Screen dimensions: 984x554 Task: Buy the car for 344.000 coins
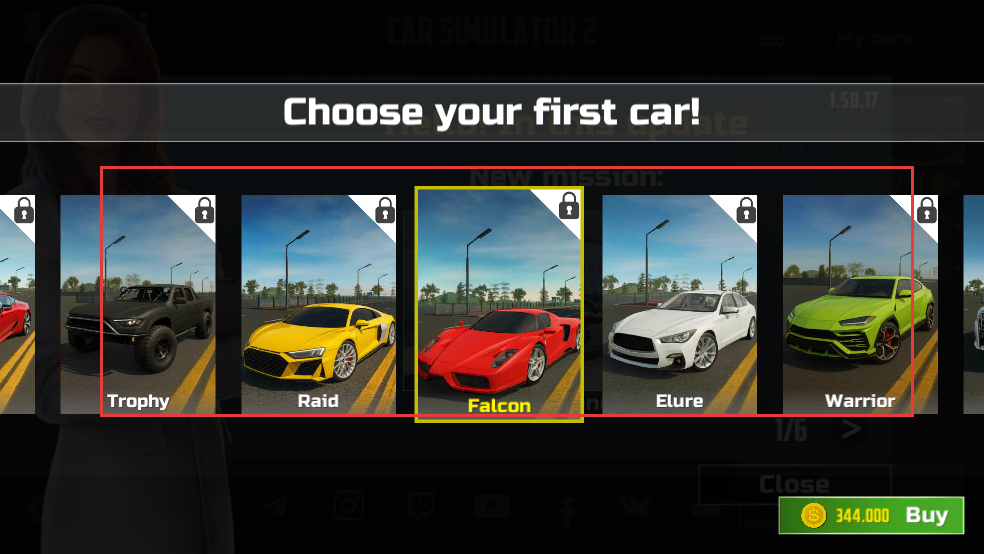pos(871,516)
